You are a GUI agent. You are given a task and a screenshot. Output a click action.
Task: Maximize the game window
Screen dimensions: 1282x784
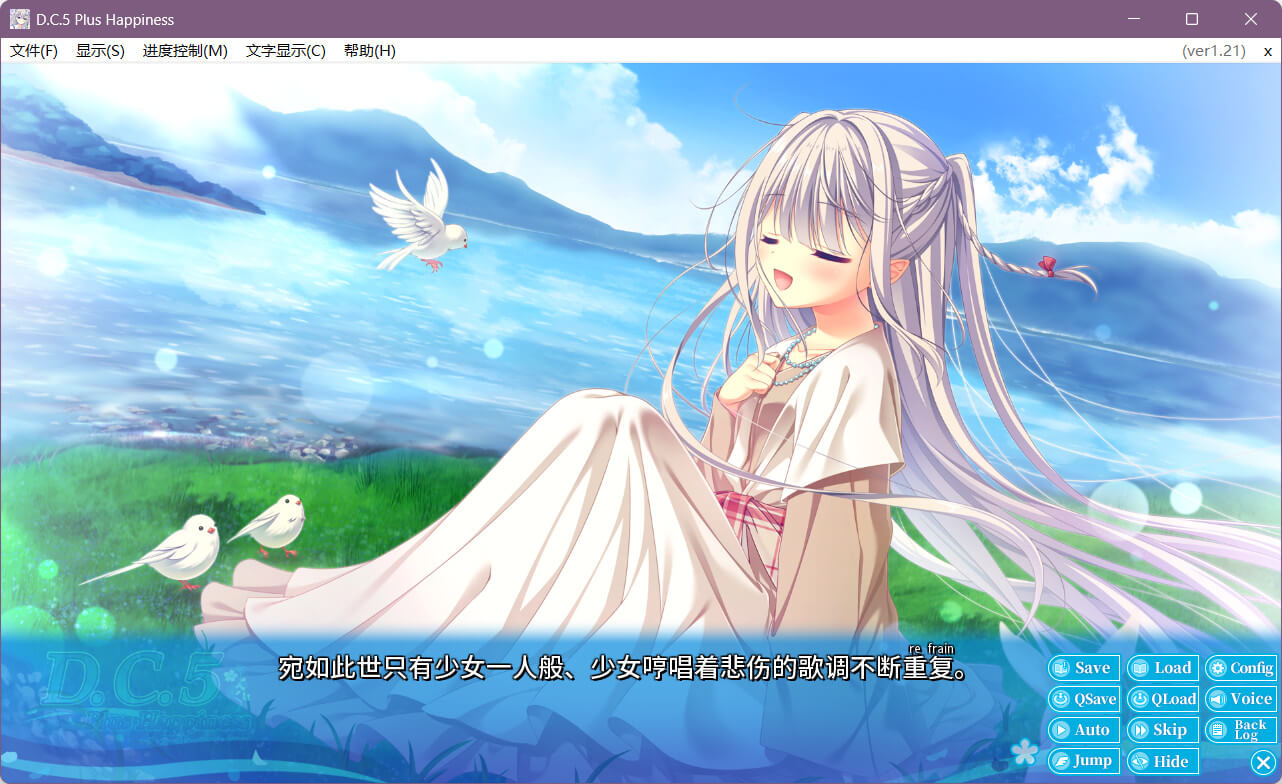(1192, 19)
